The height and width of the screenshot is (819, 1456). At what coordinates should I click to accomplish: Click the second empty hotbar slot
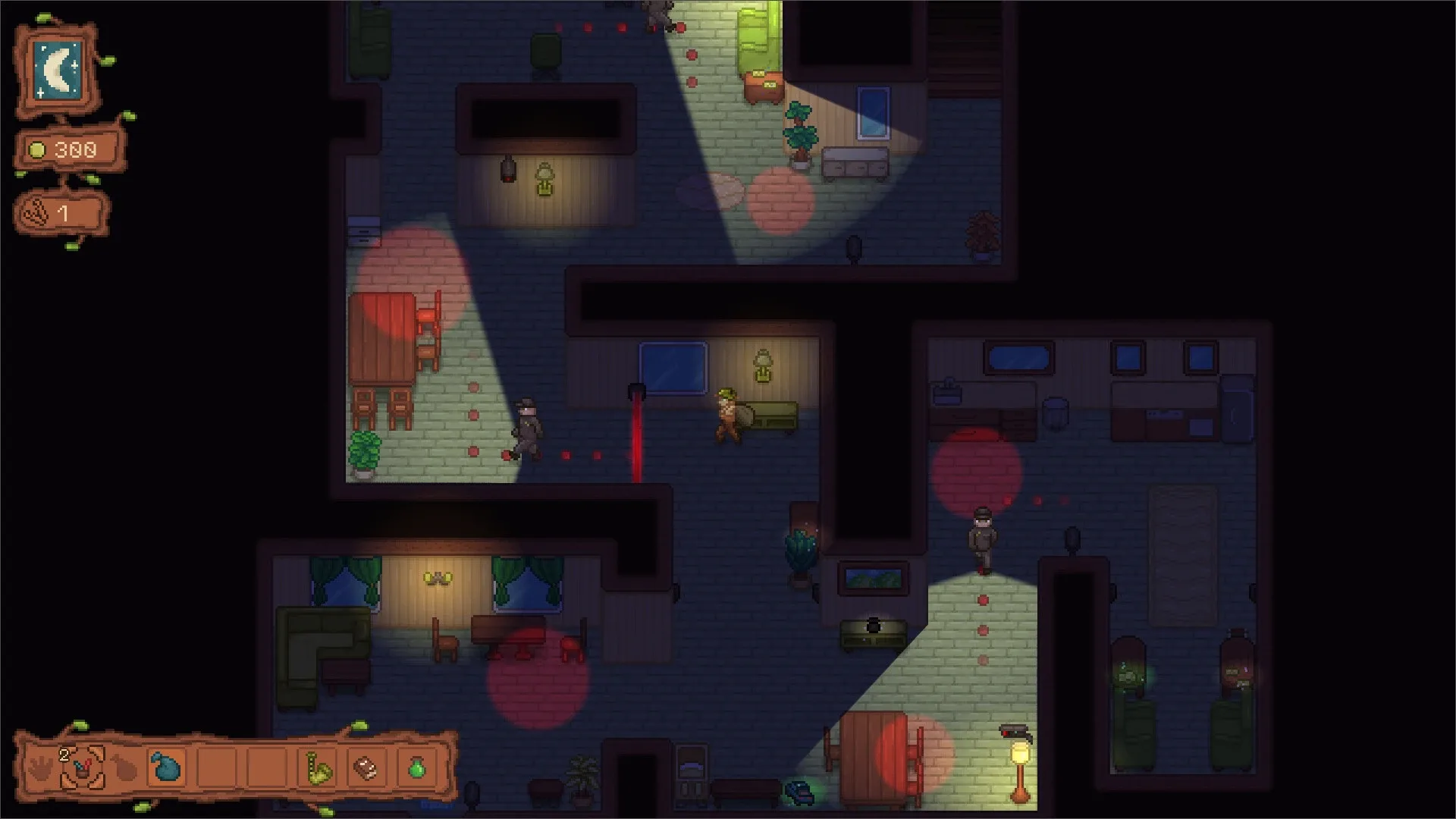pos(265,767)
